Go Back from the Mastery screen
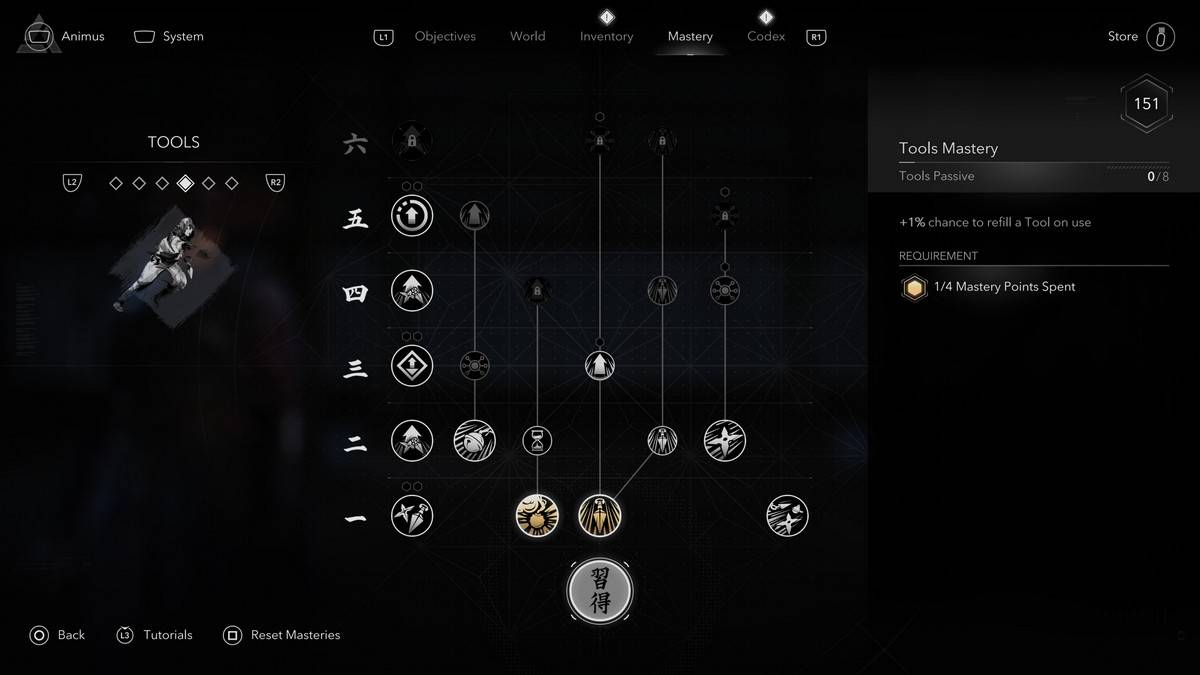This screenshot has width=1200, height=675. coord(58,635)
